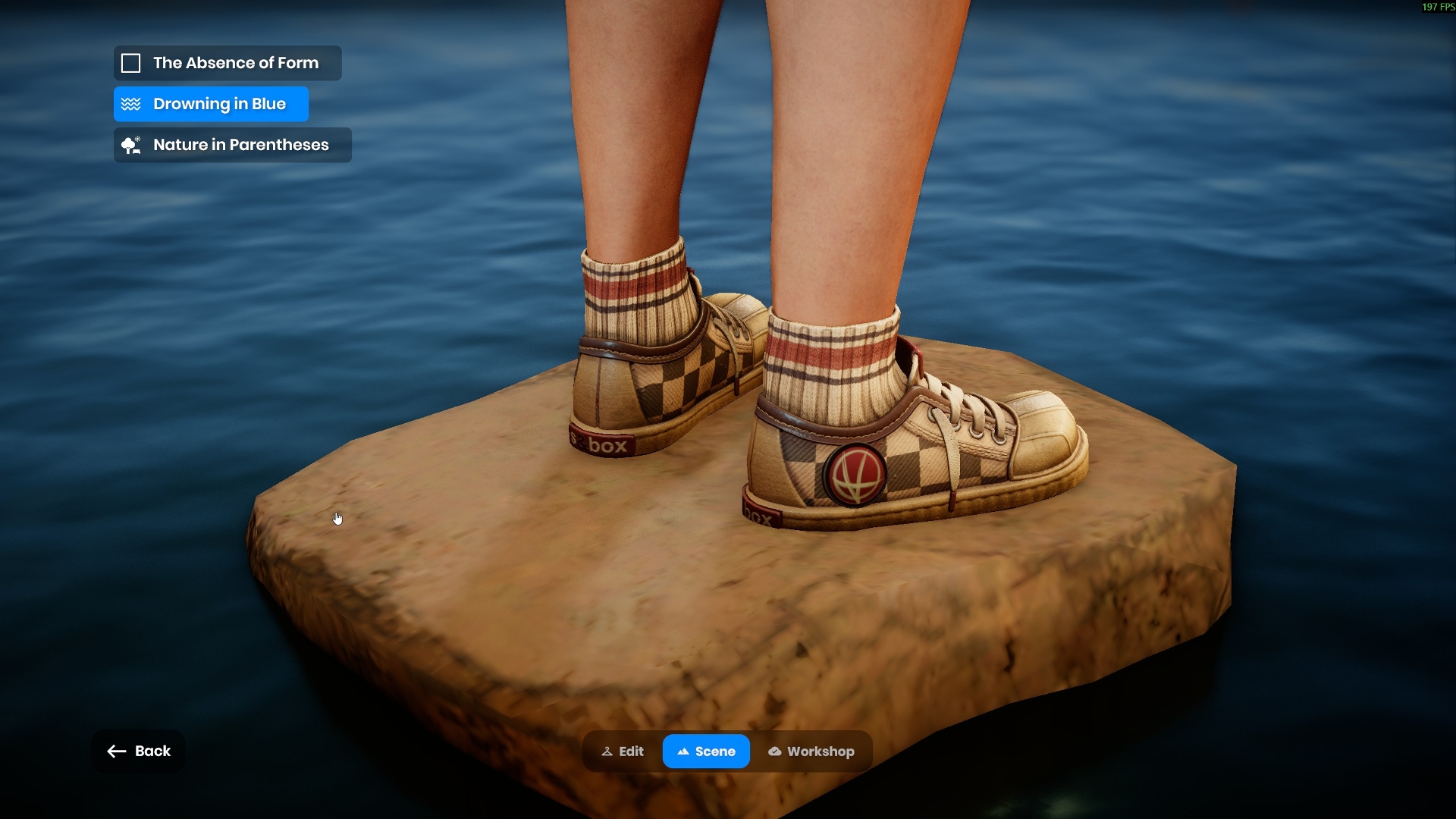This screenshot has height=819, width=1456.
Task: Pick the Nature in Parentheses scene
Action: pos(232,145)
